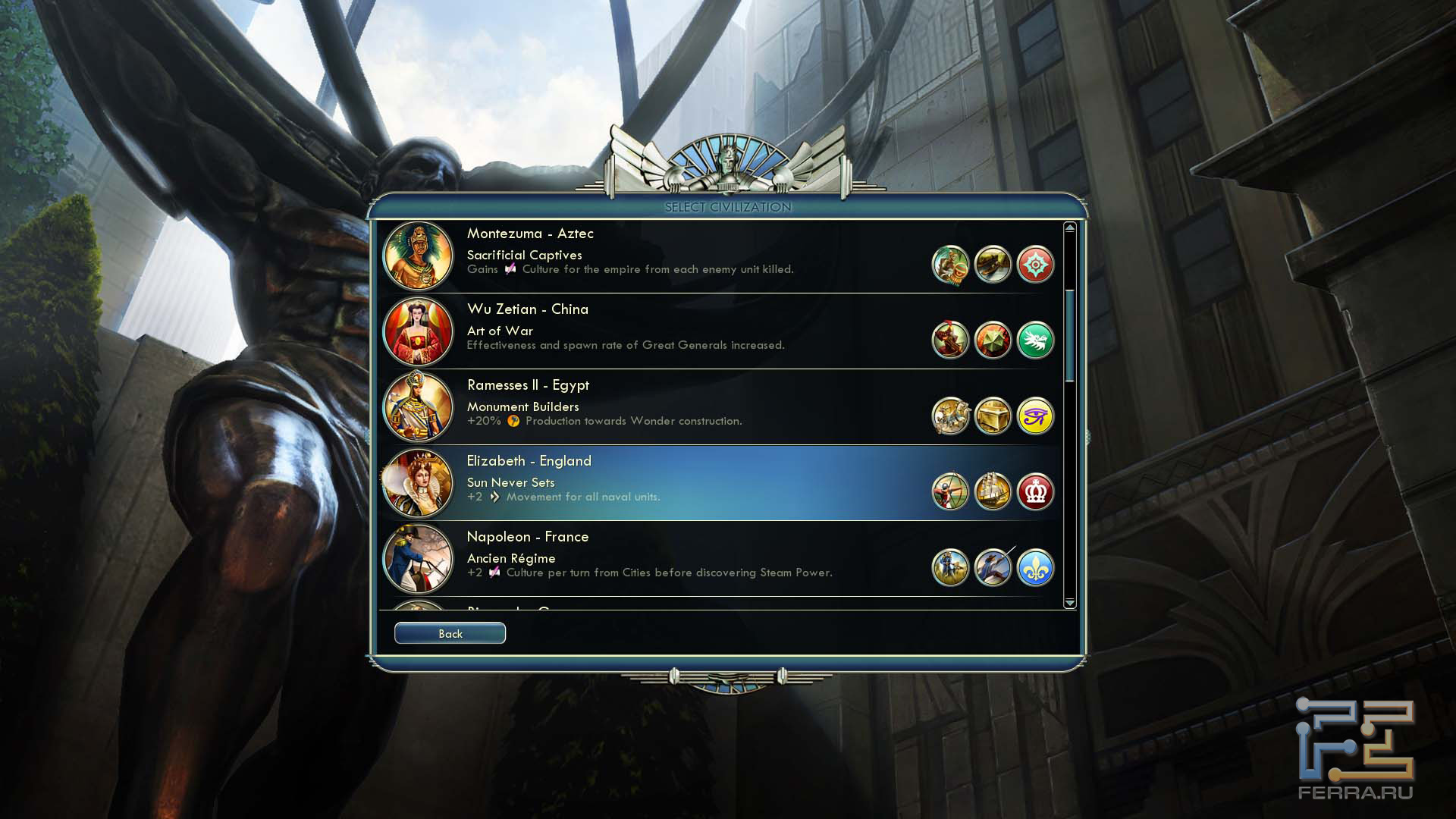Click Napoleon's leader portrait

click(418, 559)
